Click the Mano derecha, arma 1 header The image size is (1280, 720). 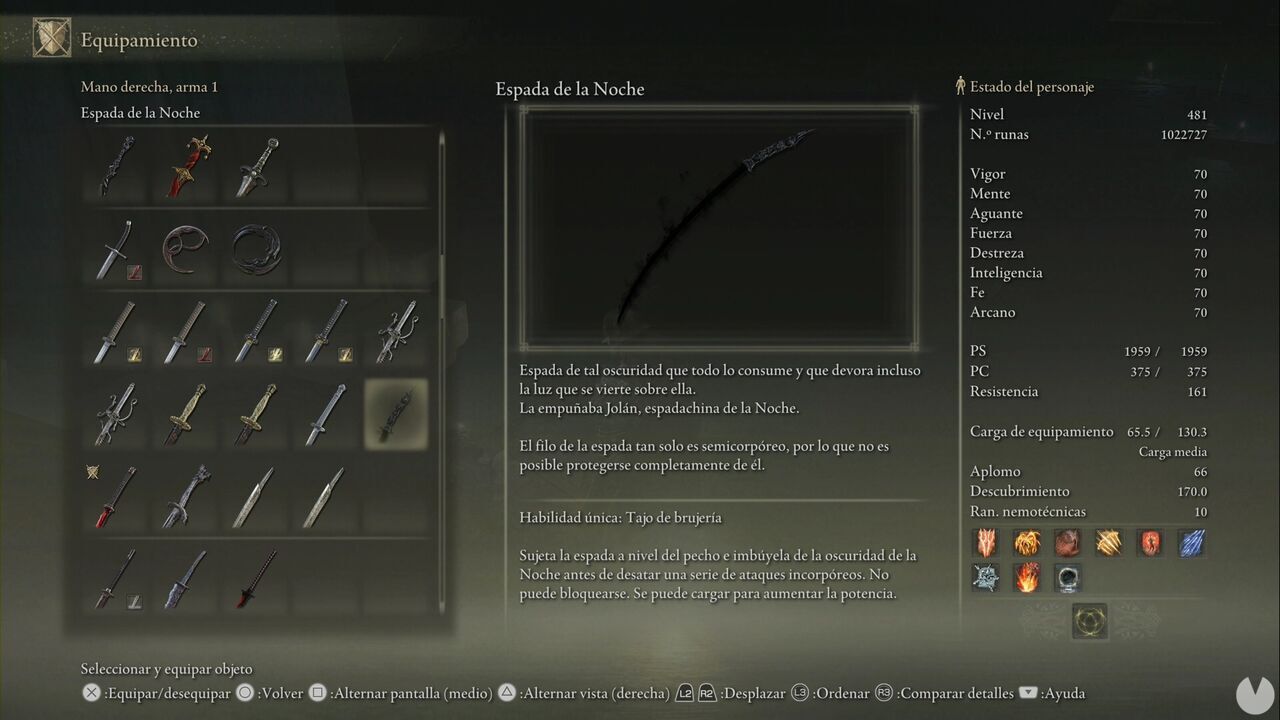[x=148, y=87]
